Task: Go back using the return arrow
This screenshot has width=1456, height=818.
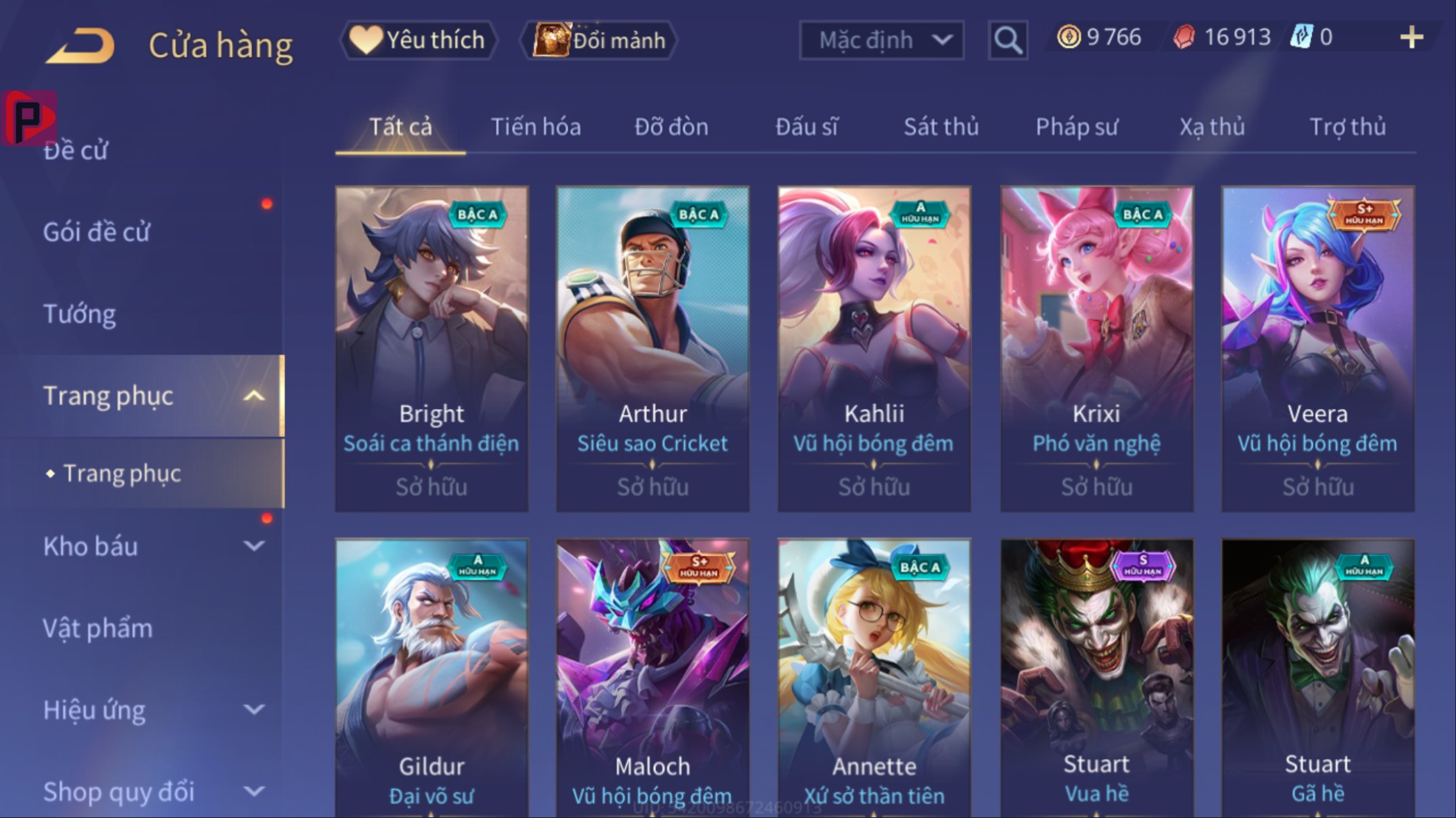Action: tap(81, 46)
